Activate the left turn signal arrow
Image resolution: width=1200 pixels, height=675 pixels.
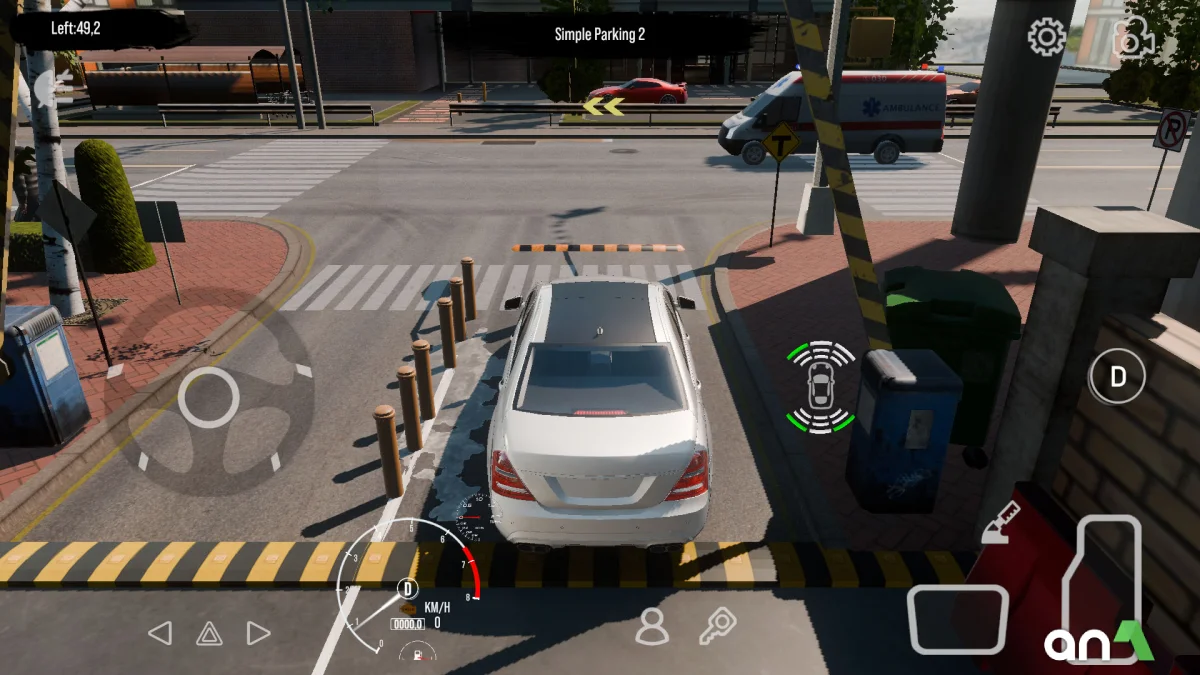pyautogui.click(x=160, y=633)
